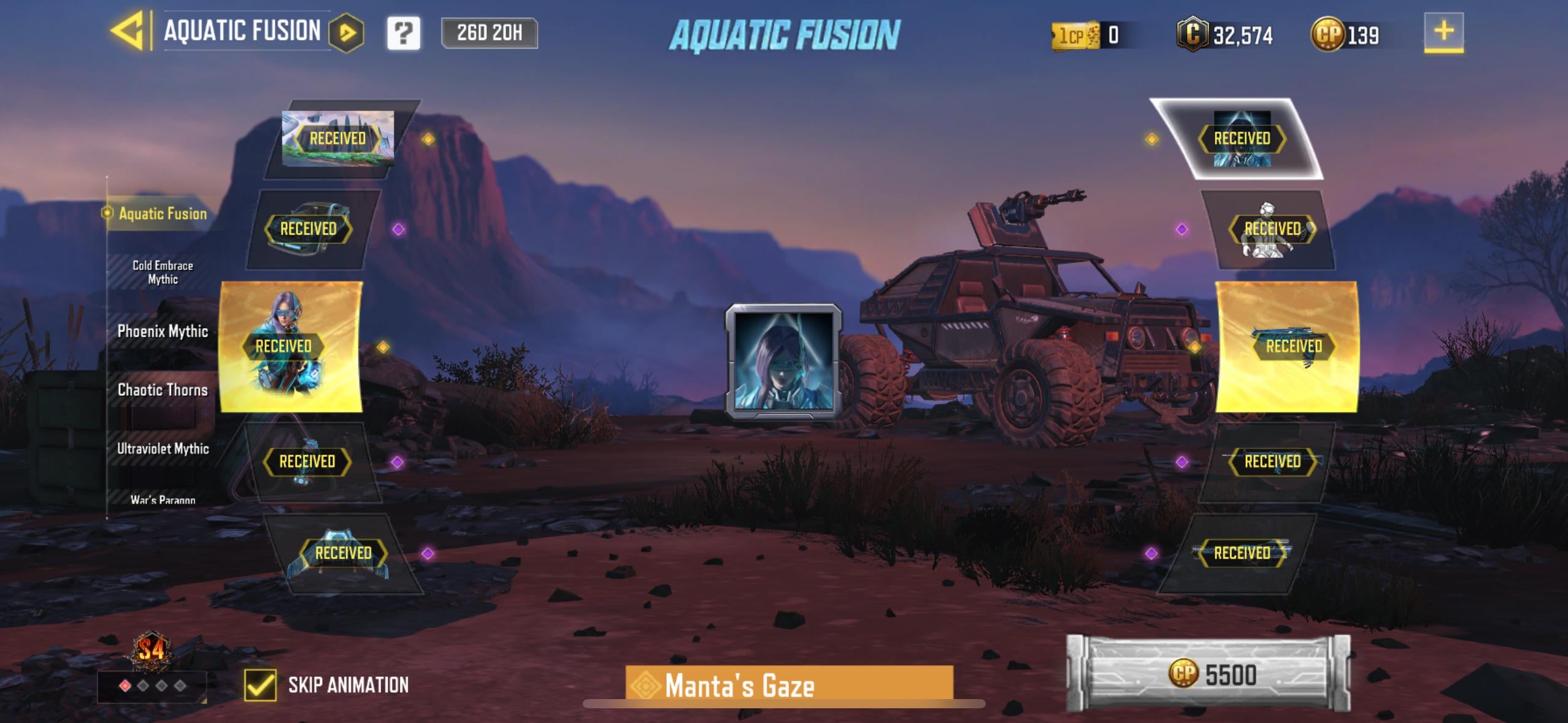1568x723 pixels.
Task: Select the landscape calling card reward
Action: click(x=337, y=139)
